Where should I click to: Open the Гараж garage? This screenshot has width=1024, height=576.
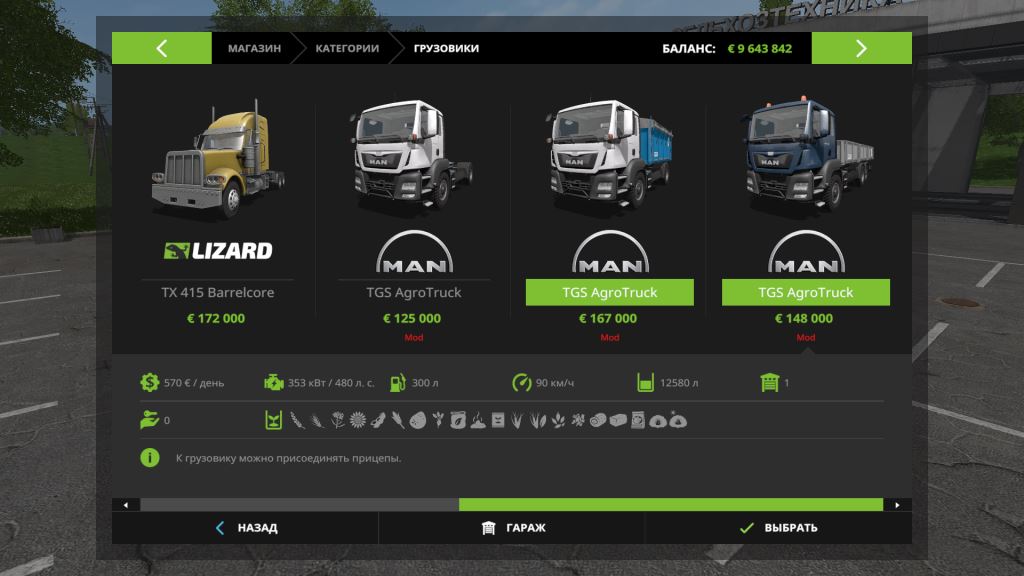coord(513,528)
